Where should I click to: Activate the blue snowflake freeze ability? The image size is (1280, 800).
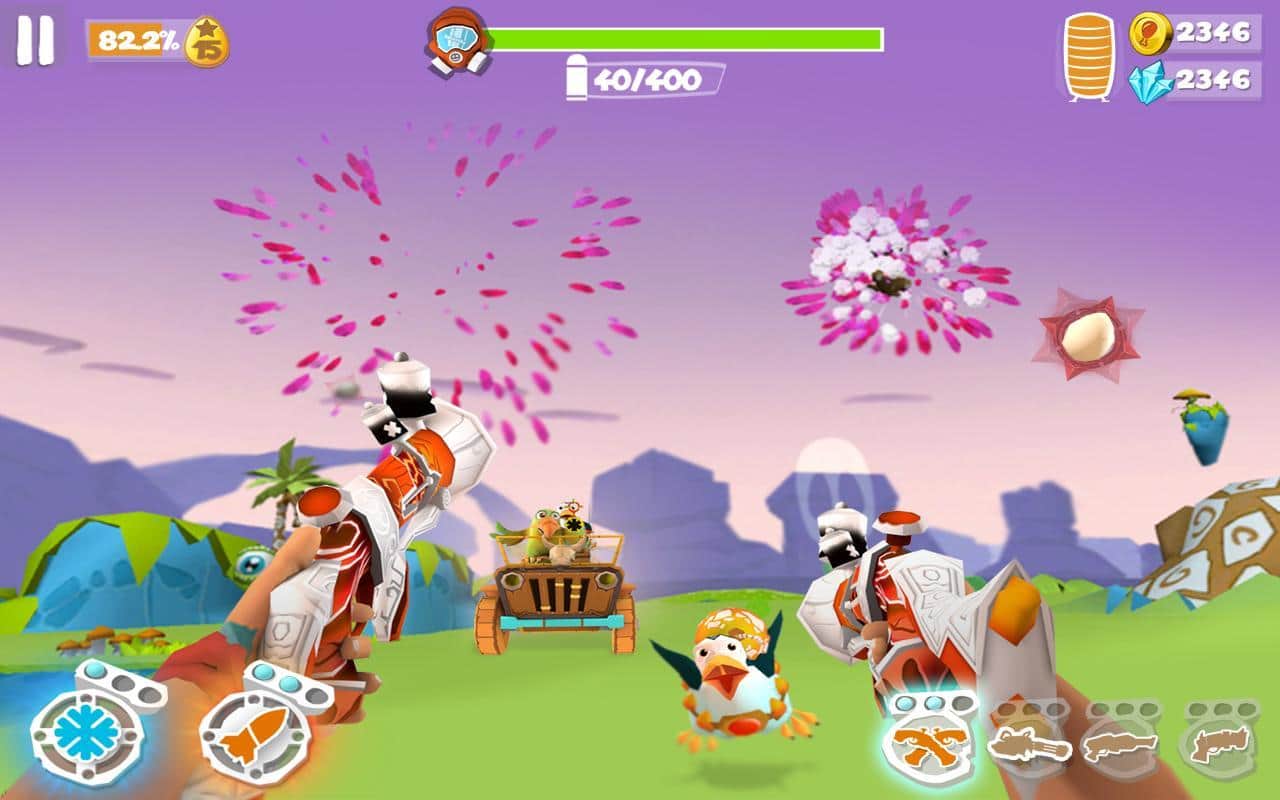[86, 735]
